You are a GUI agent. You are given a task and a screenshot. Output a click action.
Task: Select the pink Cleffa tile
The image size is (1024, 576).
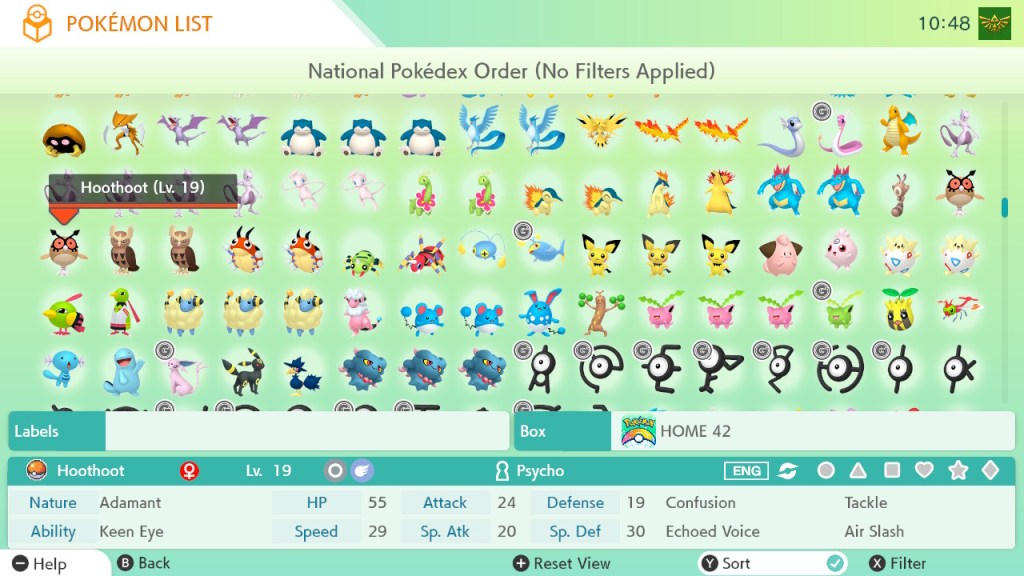point(779,252)
